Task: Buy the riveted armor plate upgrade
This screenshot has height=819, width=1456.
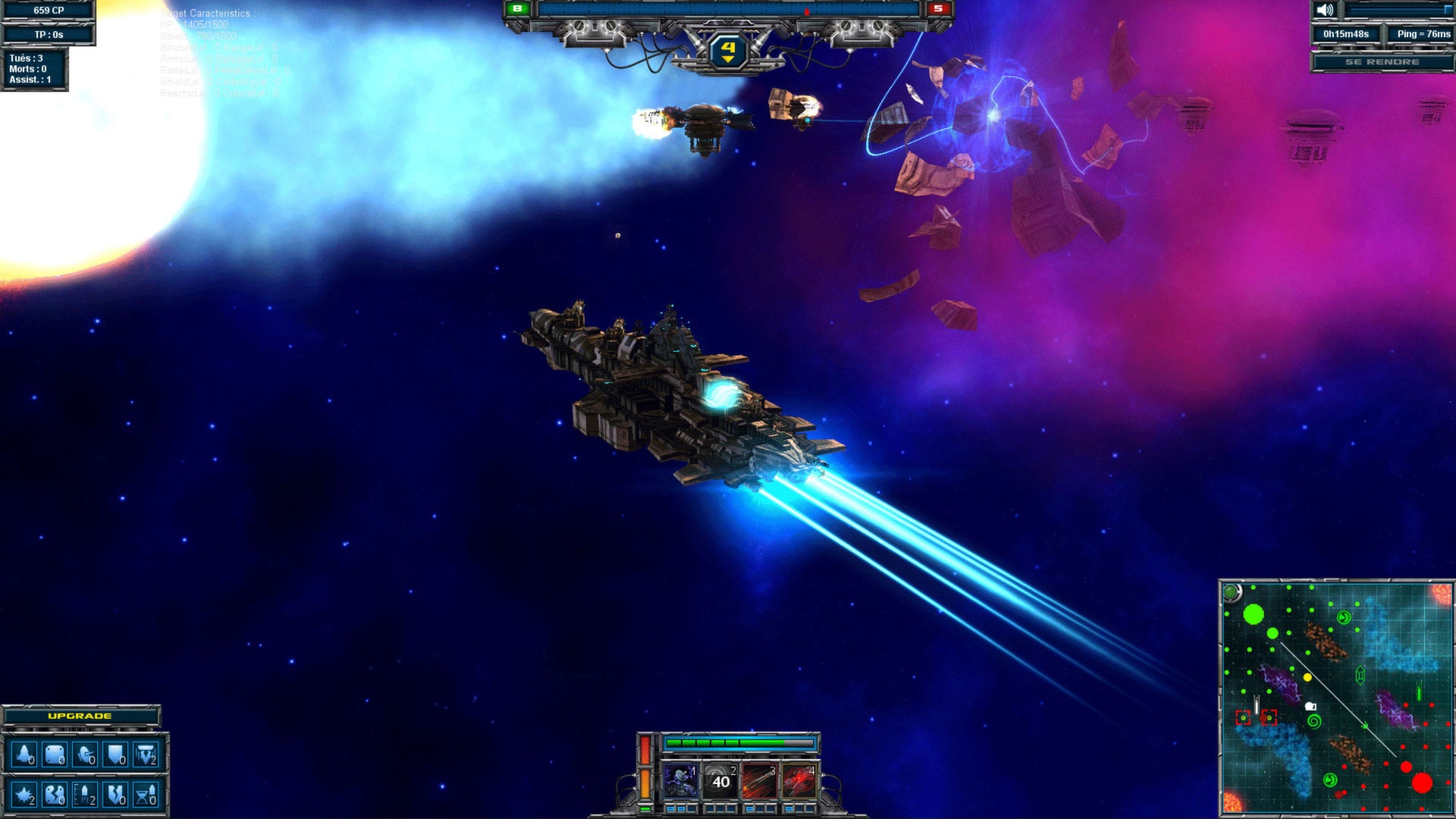Action: click(55, 755)
